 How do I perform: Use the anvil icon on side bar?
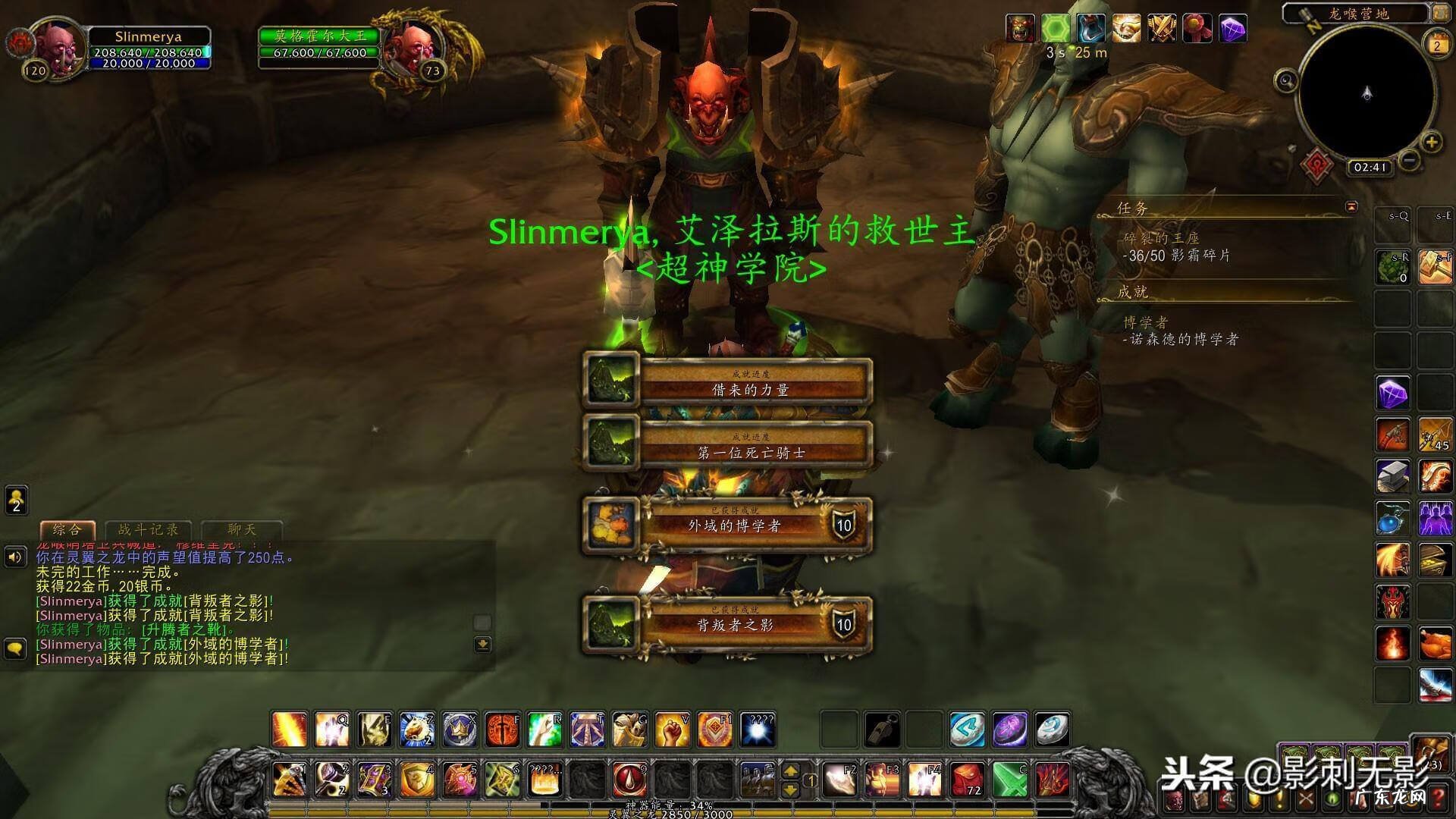[x=1393, y=476]
